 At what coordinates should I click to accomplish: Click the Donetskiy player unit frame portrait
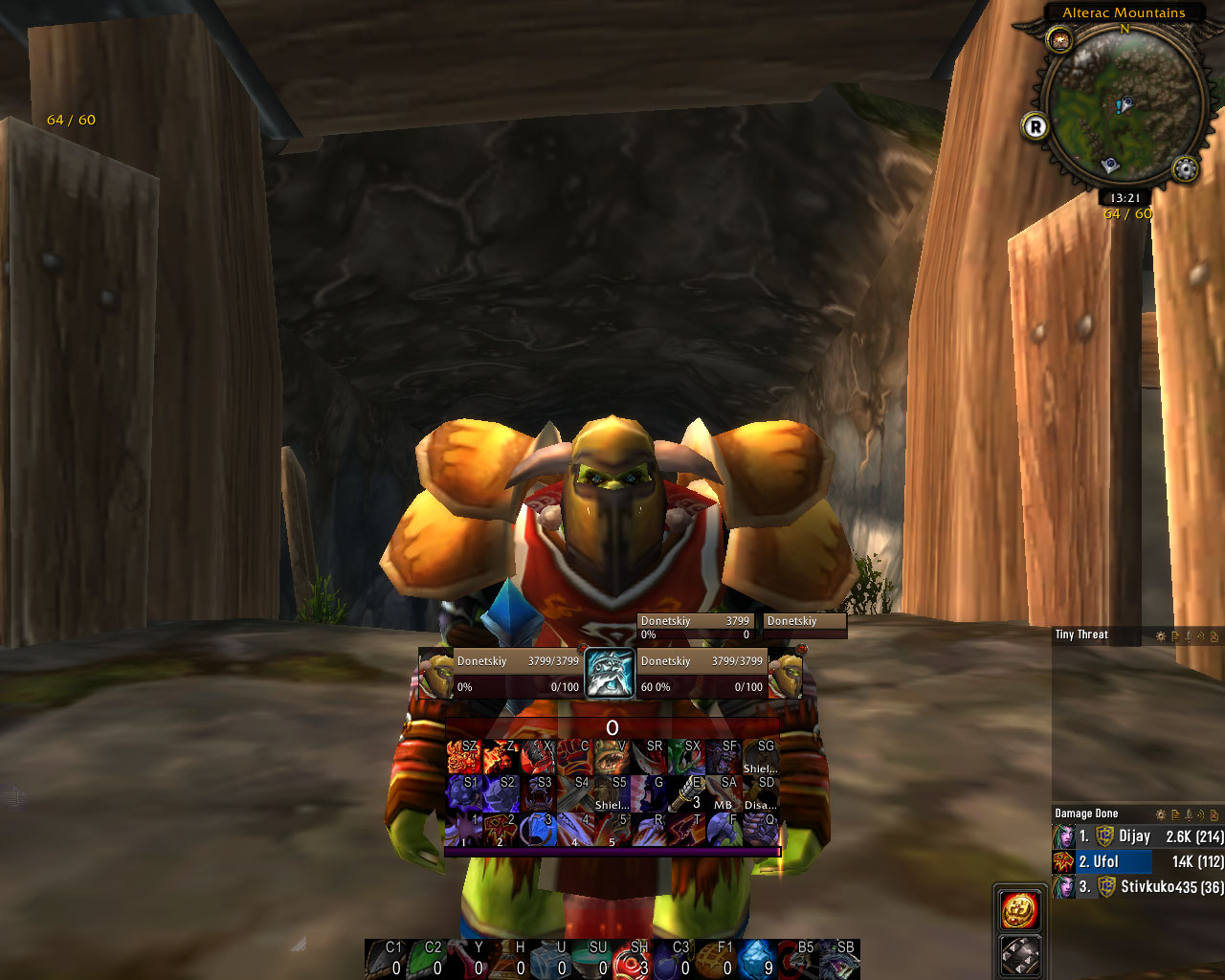click(x=435, y=674)
